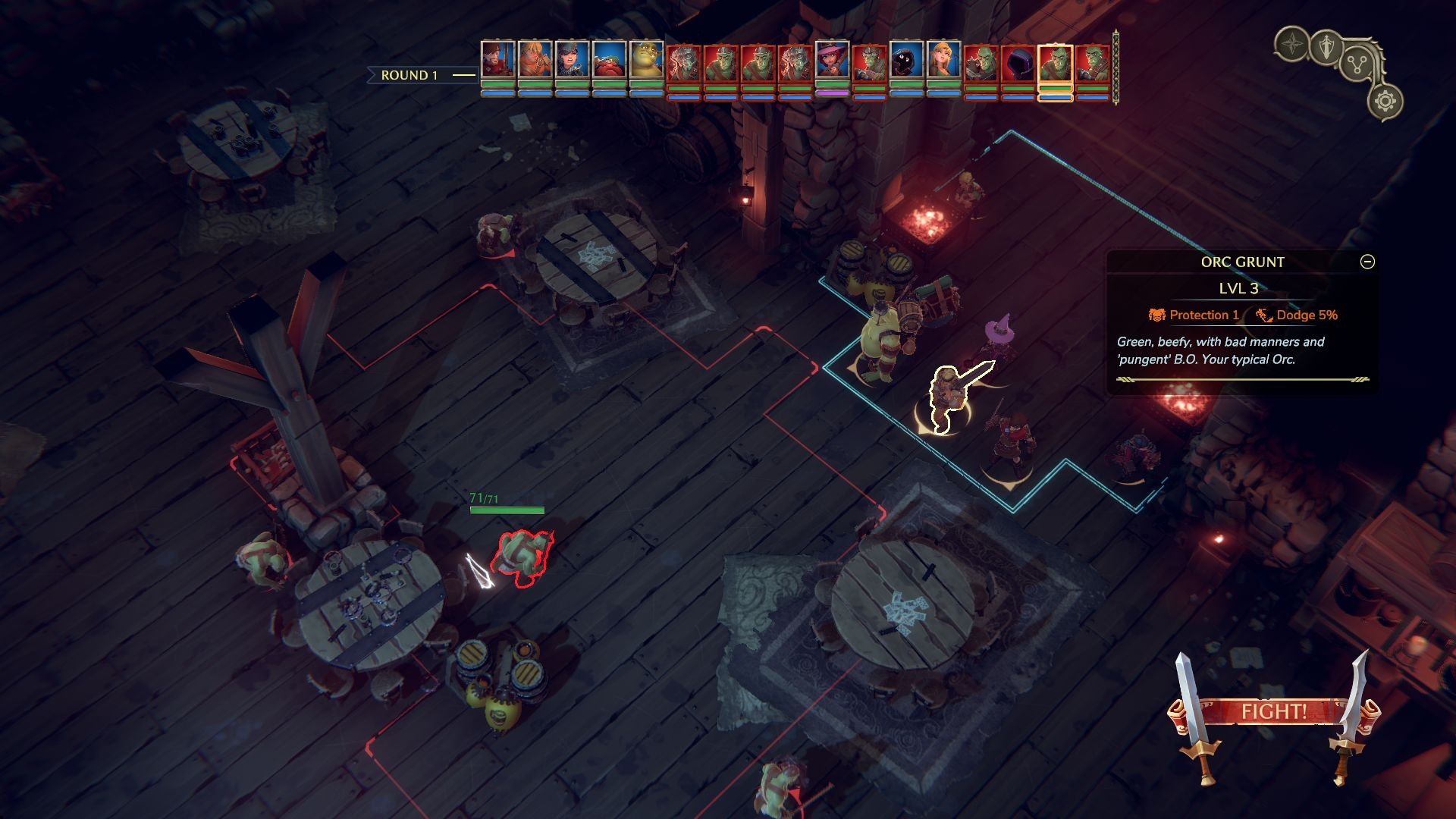1456x819 pixels.
Task: Start the battle with the FIGHT! button
Action: coord(1273,711)
